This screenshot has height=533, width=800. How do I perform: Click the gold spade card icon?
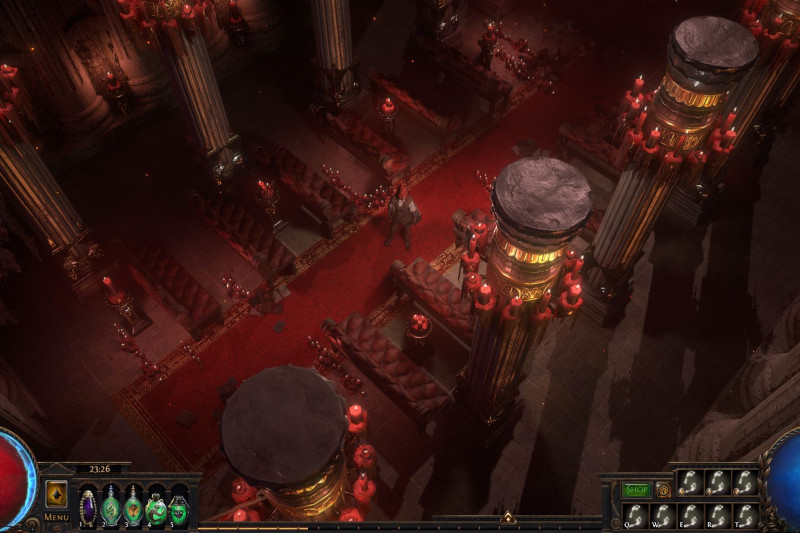click(56, 494)
